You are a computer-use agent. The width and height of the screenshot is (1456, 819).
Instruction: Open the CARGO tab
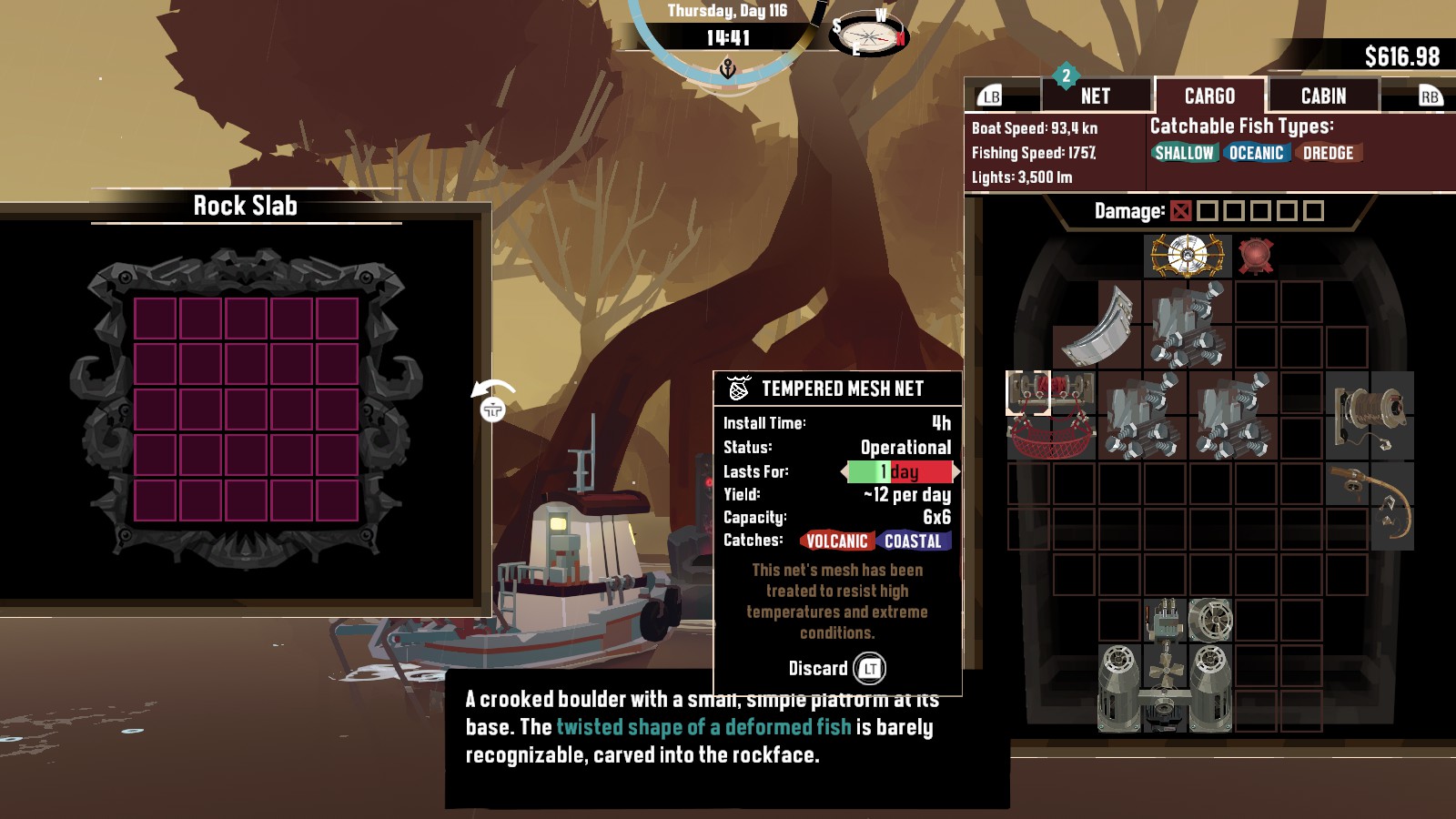[1209, 96]
